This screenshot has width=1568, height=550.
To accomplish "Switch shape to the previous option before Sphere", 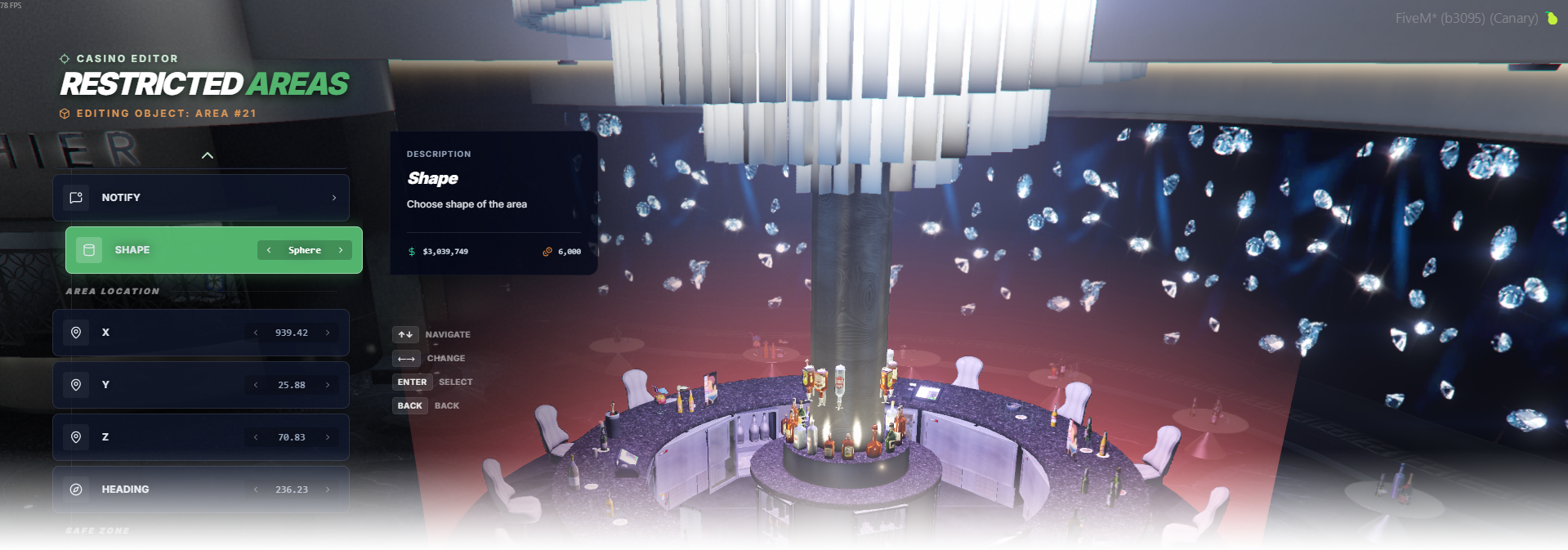I will (269, 250).
